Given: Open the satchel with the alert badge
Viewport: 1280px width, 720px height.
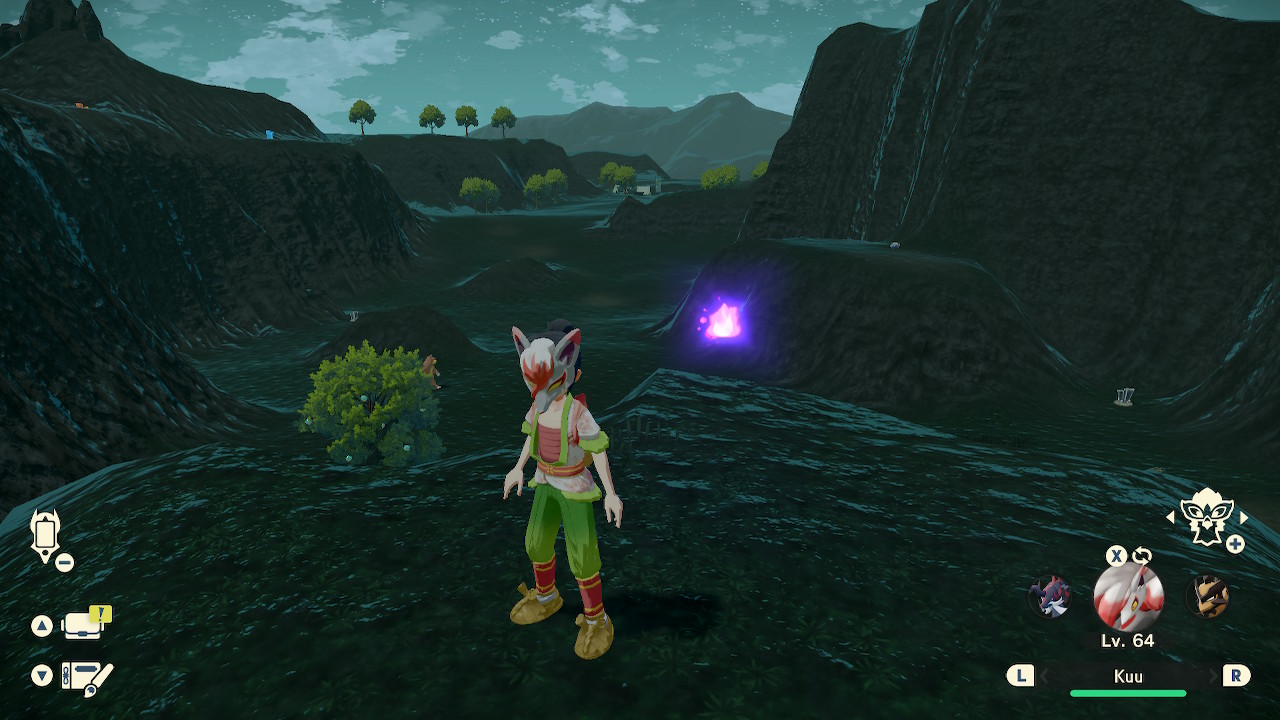Looking at the screenshot, I should click(x=84, y=625).
